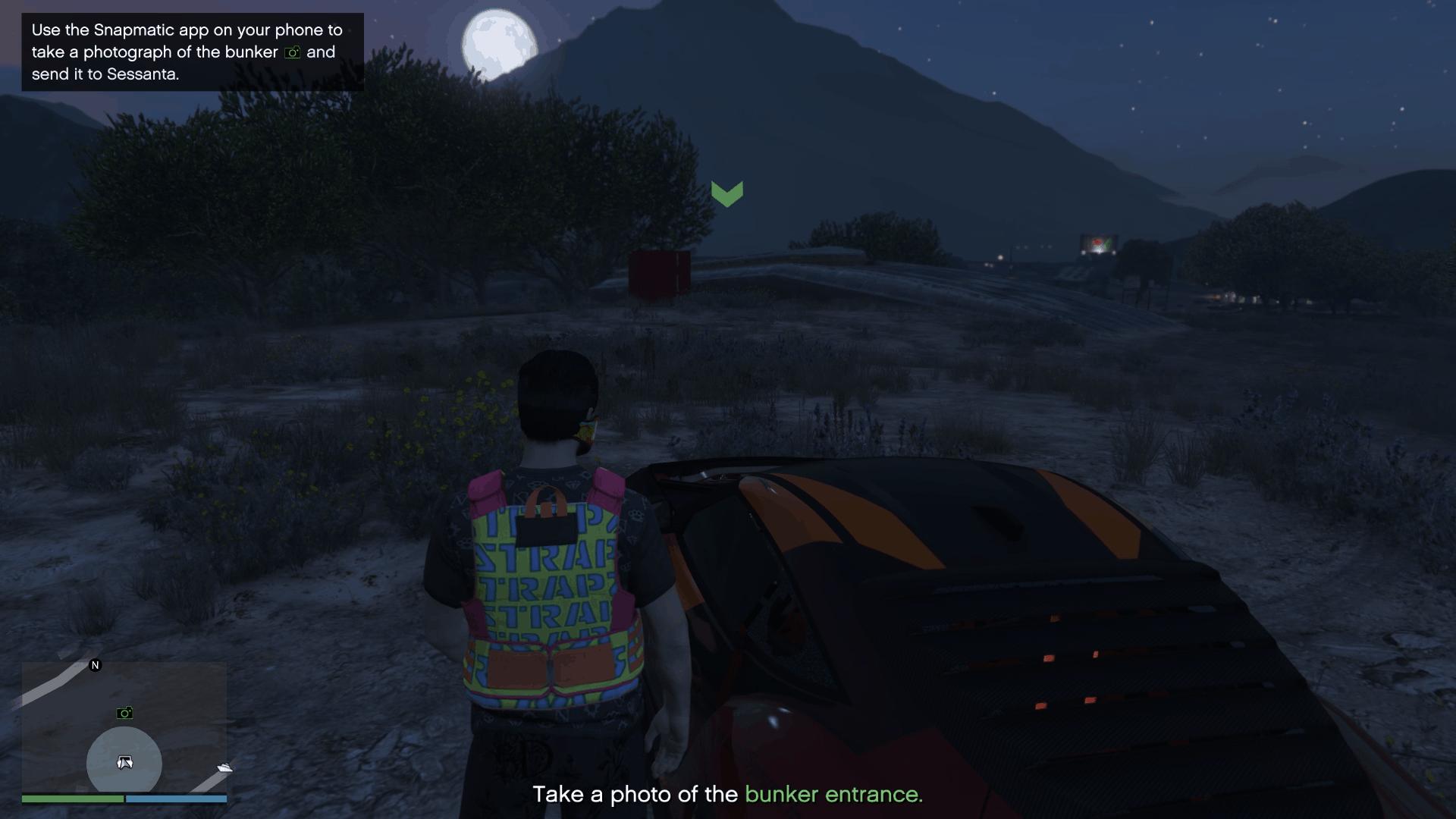The width and height of the screenshot is (1456, 819).
Task: Click the Snapmatic camera icon in objective text
Action: [292, 52]
